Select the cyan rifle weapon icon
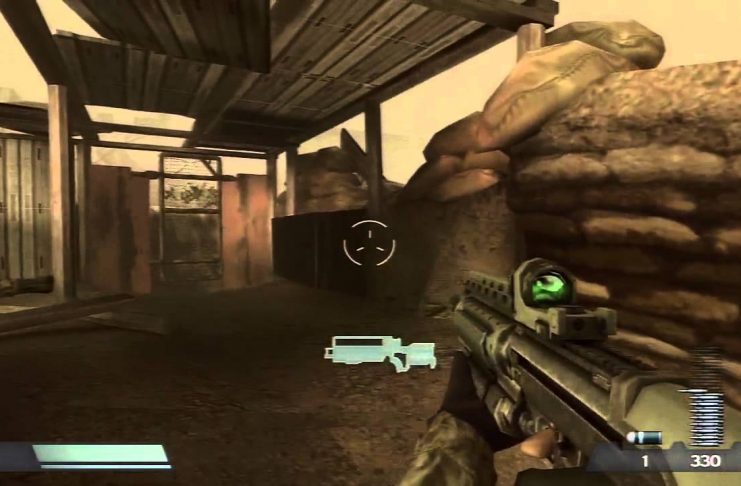Image resolution: width=741 pixels, height=486 pixels. click(x=379, y=351)
